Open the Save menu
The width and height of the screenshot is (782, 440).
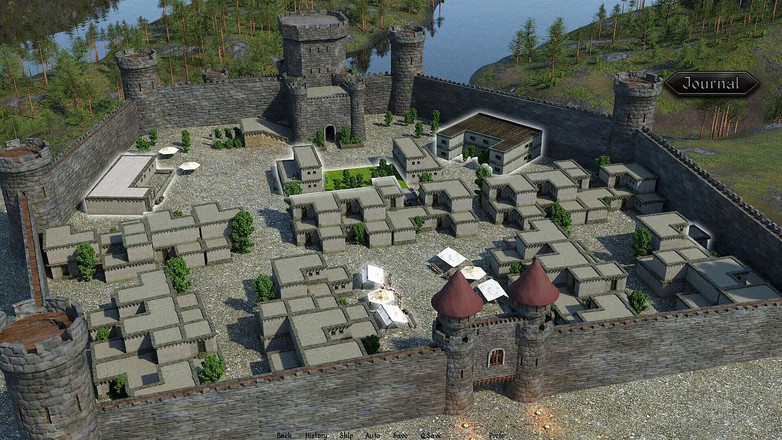(400, 435)
